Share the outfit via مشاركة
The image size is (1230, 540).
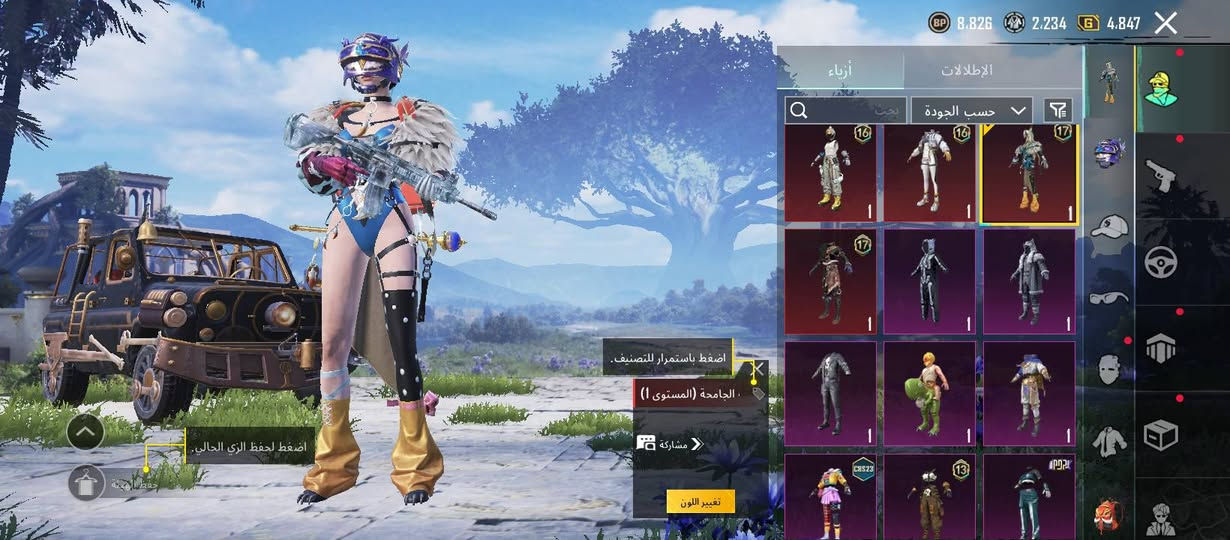click(x=670, y=444)
